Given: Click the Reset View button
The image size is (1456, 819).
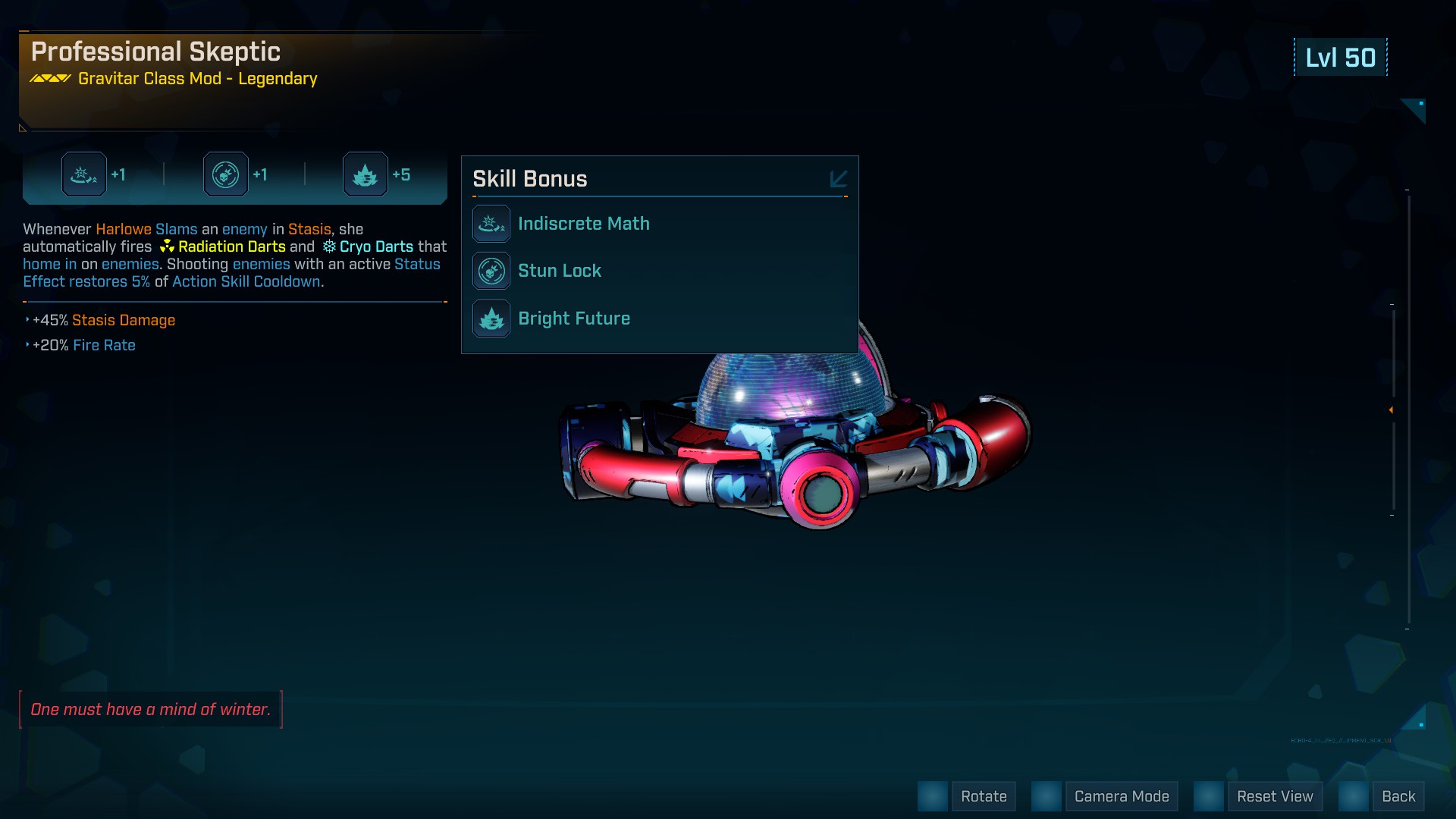Looking at the screenshot, I should pos(1274,796).
